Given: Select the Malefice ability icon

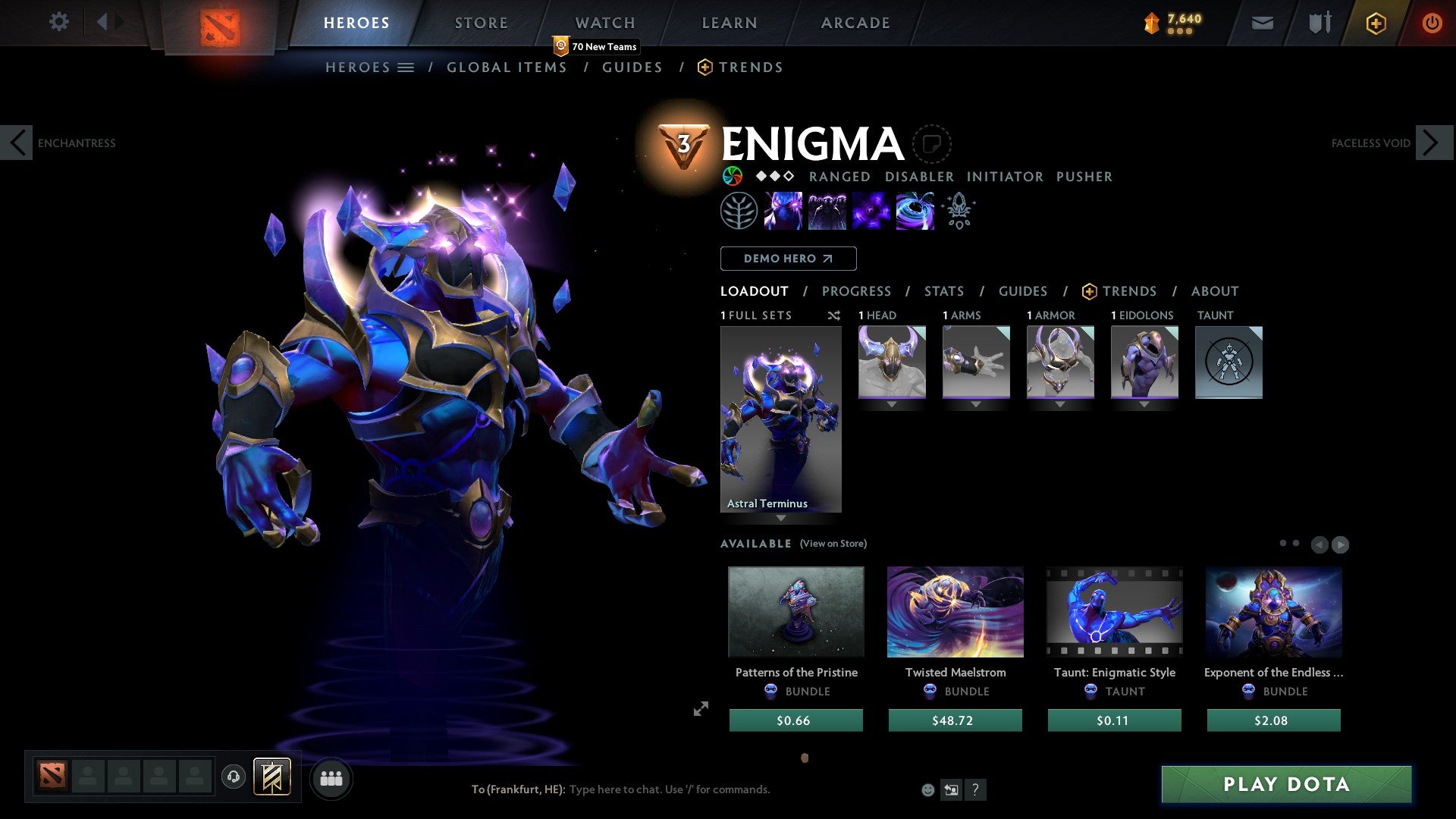Looking at the screenshot, I should coord(784,211).
